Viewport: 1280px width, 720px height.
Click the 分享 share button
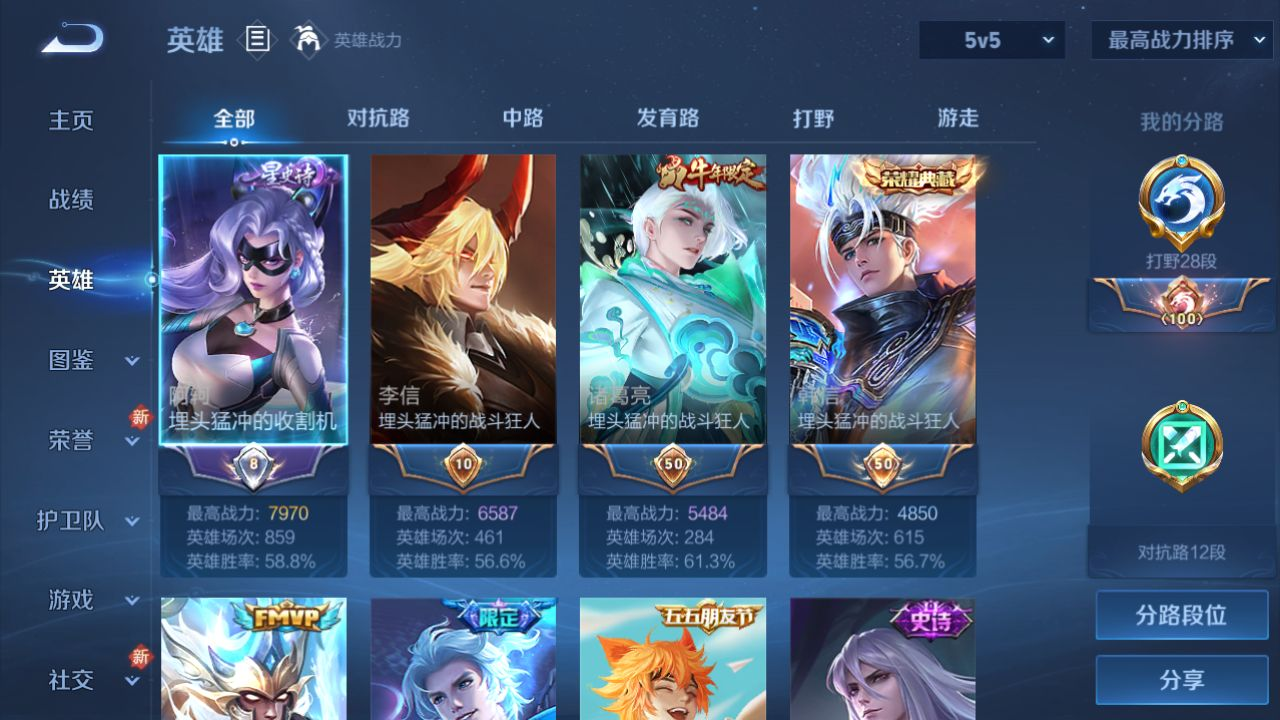(1181, 680)
